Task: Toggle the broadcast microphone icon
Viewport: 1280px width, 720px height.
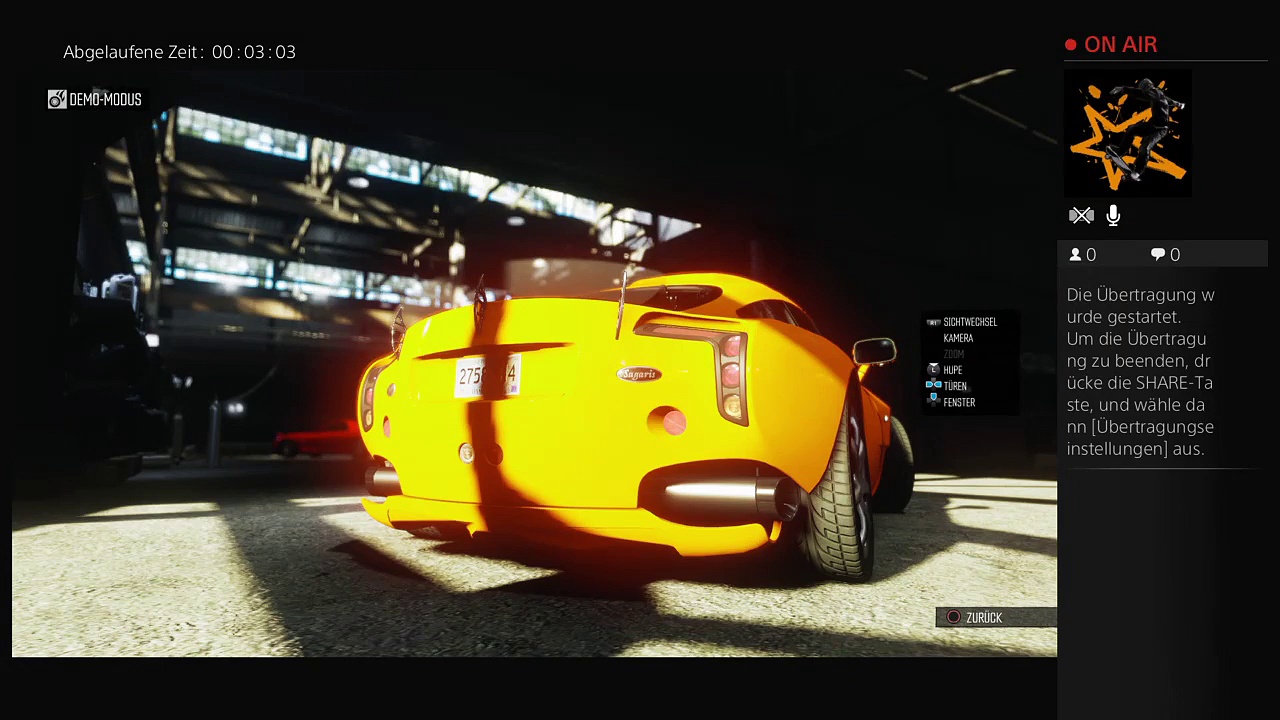Action: pos(1113,215)
